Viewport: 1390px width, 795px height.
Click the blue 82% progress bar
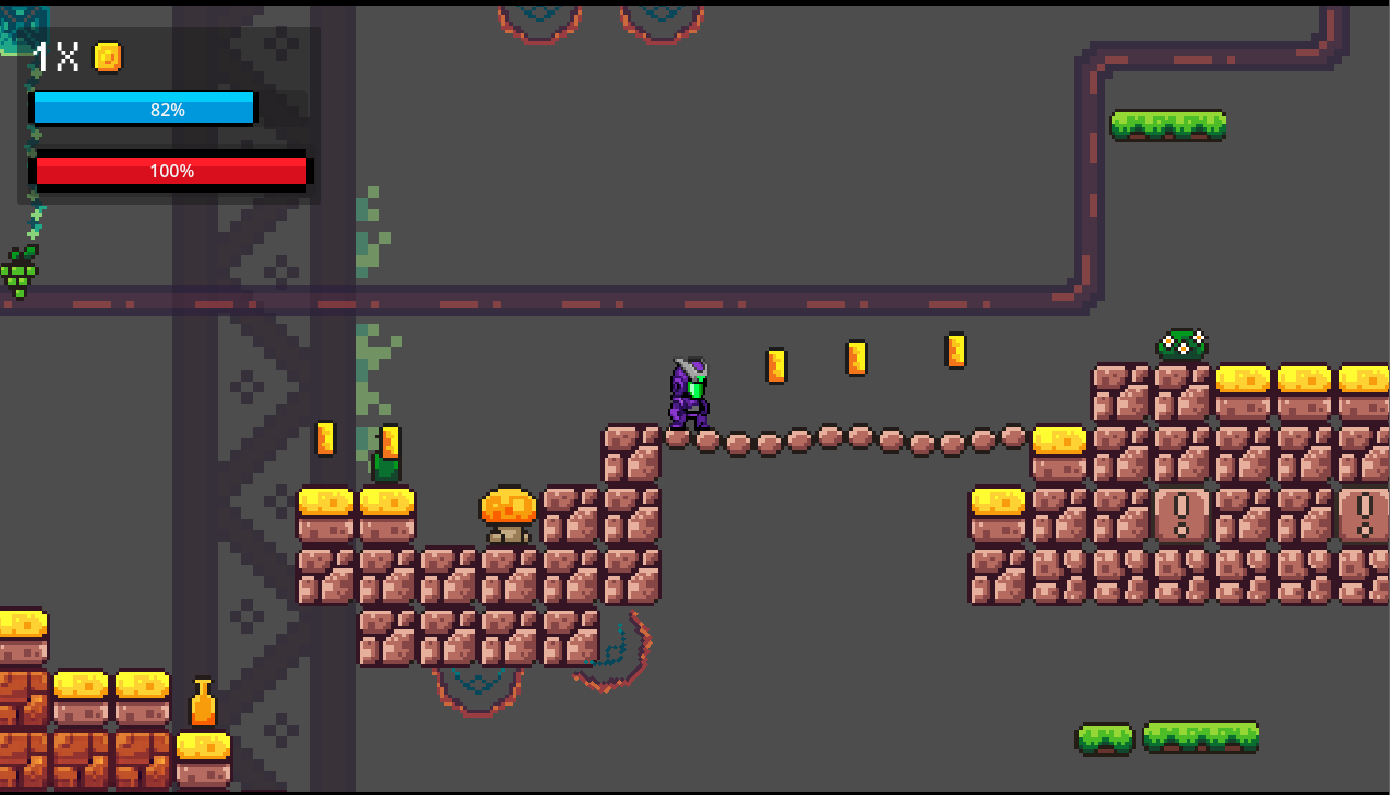coord(144,107)
